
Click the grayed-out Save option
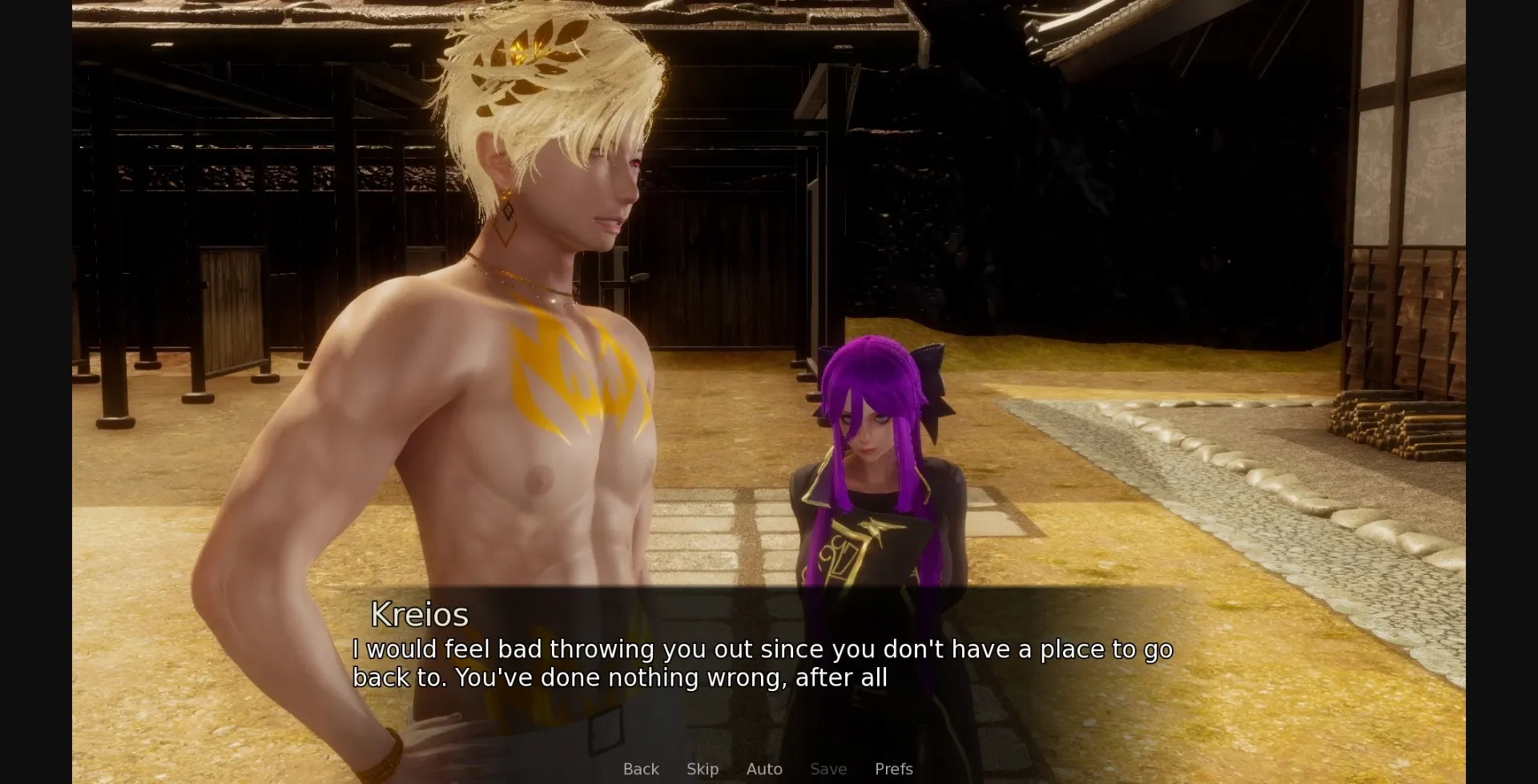[827, 769]
